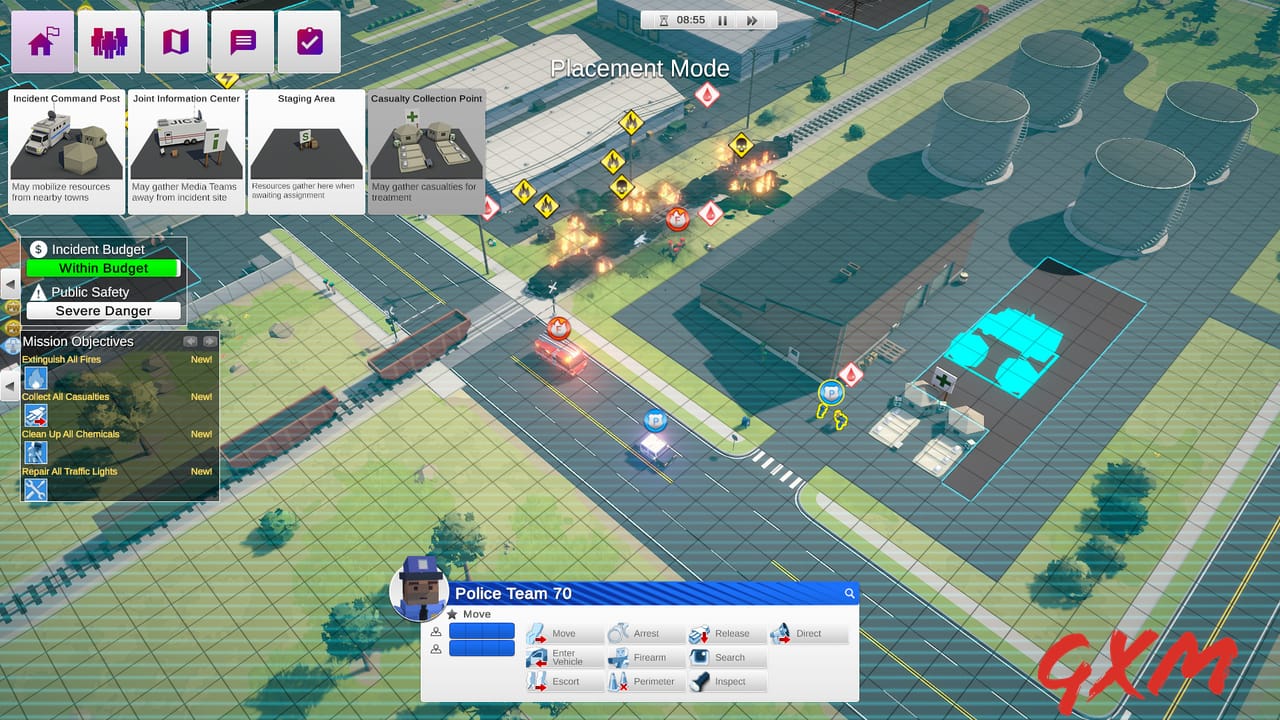Open search via the magnifier in Police Team panel

coord(849,593)
